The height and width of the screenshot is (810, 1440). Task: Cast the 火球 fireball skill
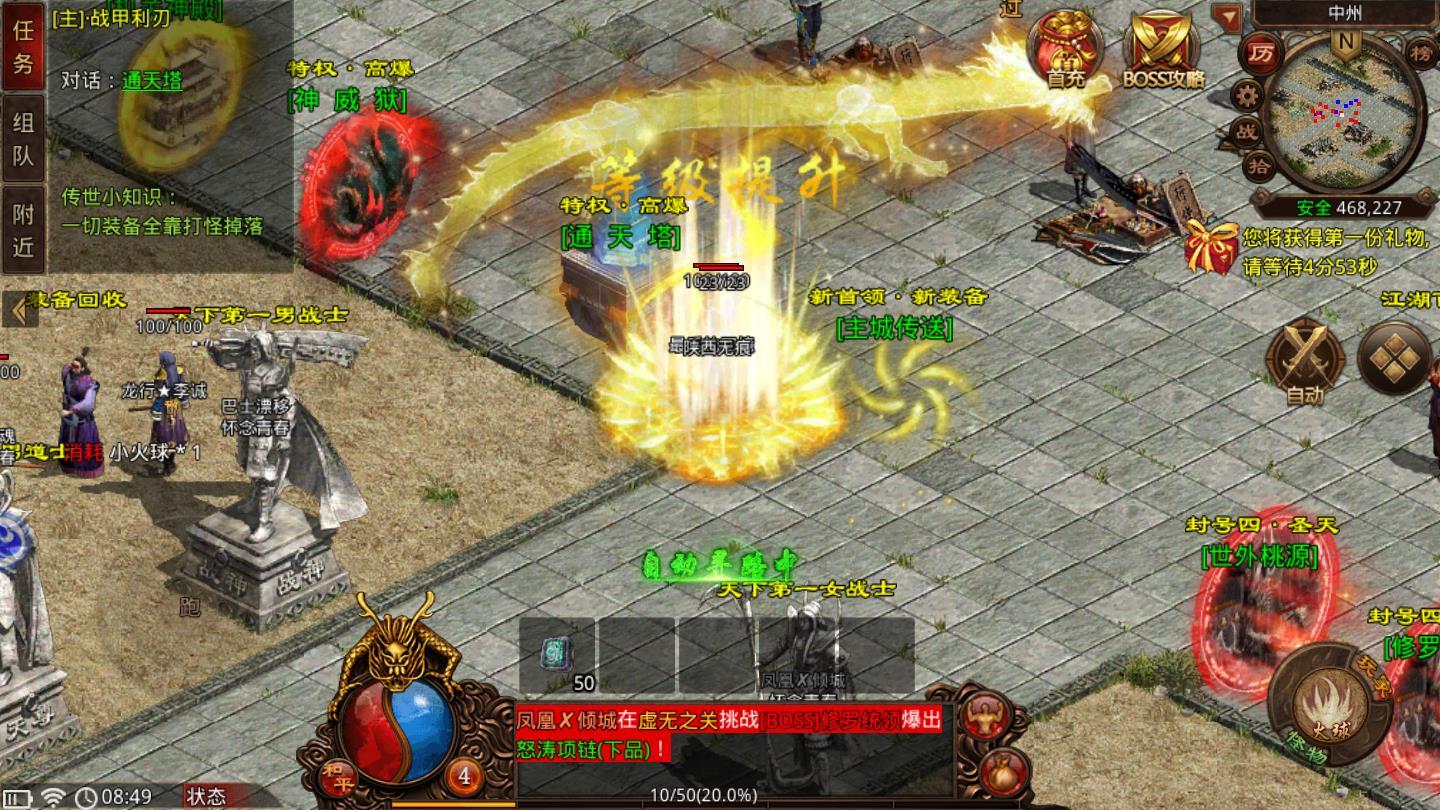[x=1330, y=704]
